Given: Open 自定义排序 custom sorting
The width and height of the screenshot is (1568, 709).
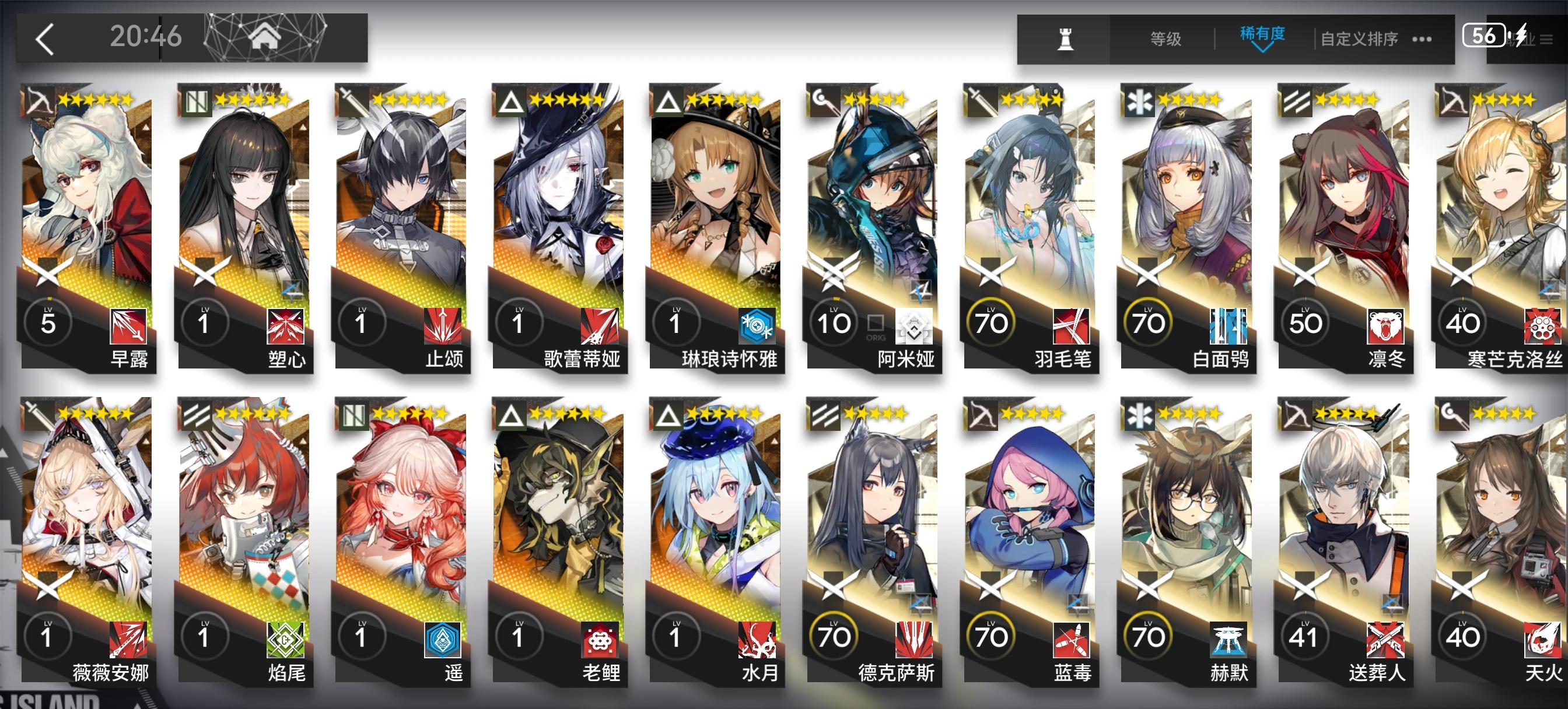Looking at the screenshot, I should pyautogui.click(x=1357, y=38).
